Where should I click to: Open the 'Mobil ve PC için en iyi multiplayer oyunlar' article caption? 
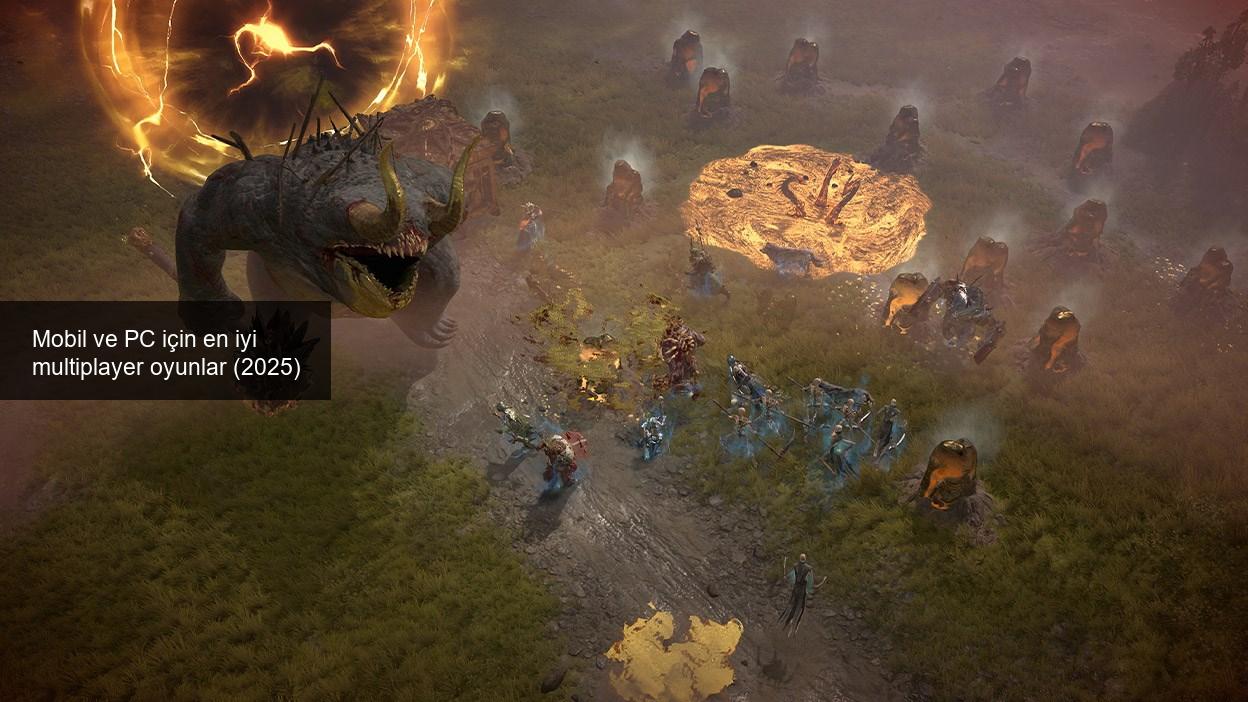coord(166,353)
